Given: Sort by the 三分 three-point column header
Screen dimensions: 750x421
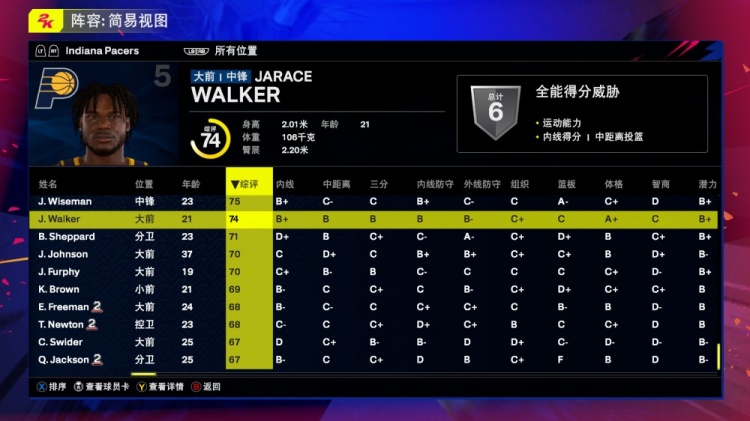Looking at the screenshot, I should pyautogui.click(x=379, y=184).
